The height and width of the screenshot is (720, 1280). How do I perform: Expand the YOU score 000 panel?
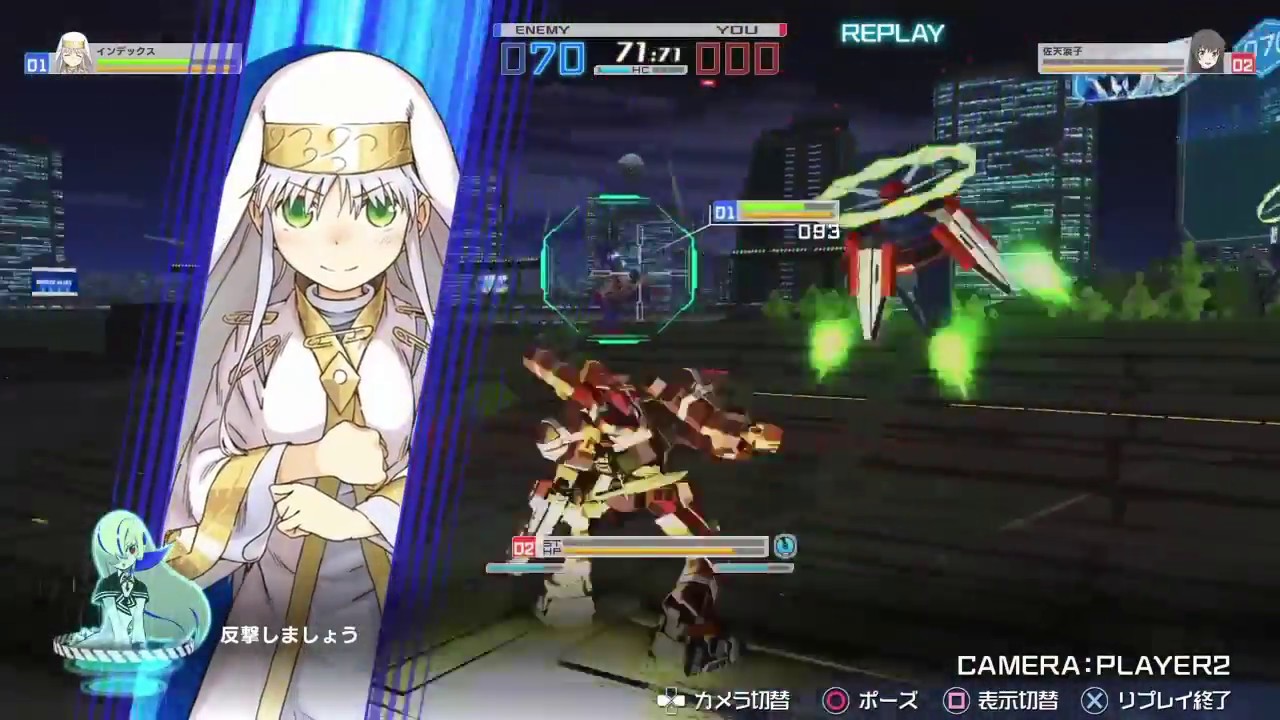pyautogui.click(x=737, y=58)
